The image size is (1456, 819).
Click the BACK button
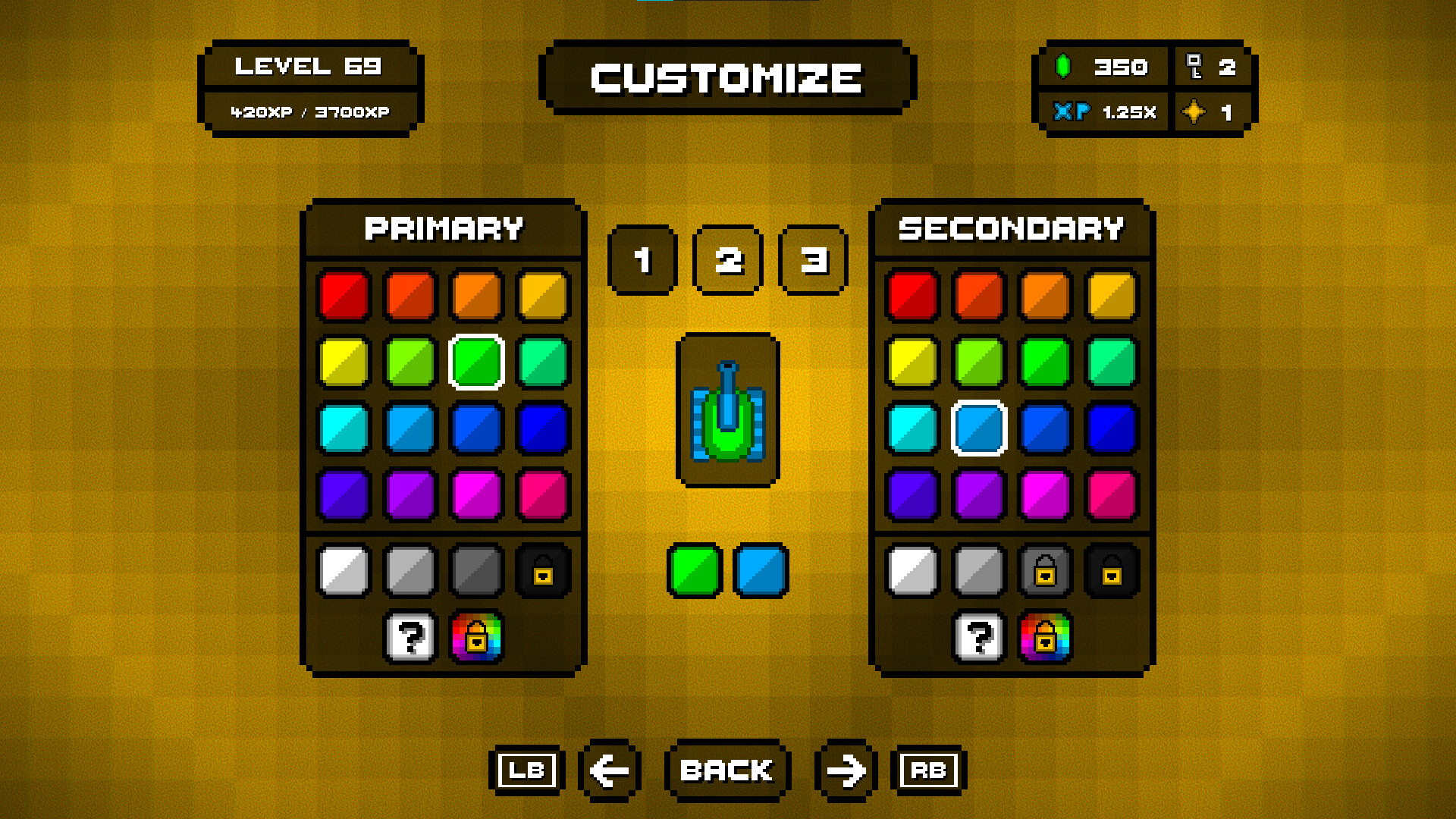pyautogui.click(x=727, y=770)
